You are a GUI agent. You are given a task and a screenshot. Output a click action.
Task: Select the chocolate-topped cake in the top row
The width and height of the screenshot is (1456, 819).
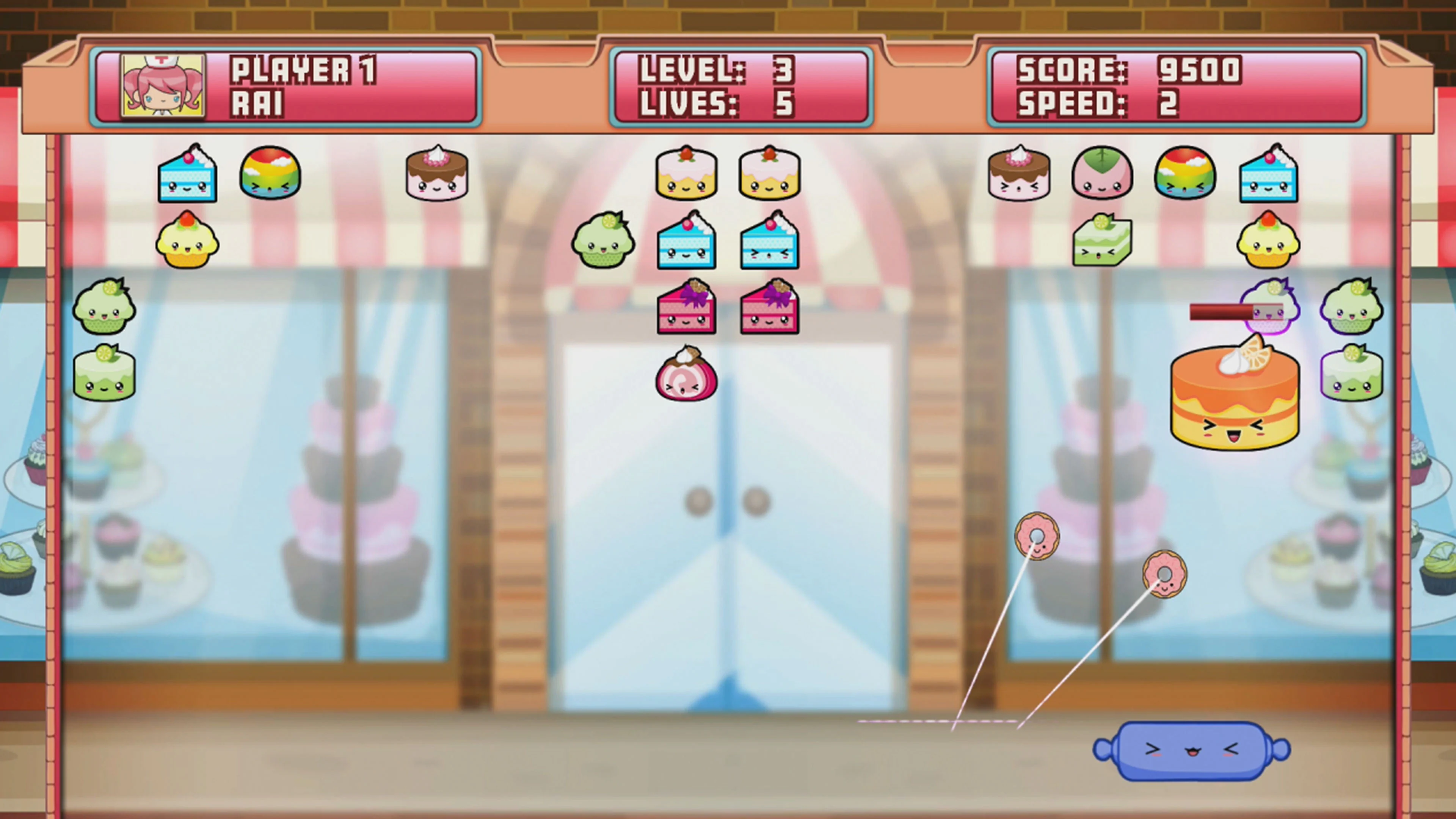[436, 173]
